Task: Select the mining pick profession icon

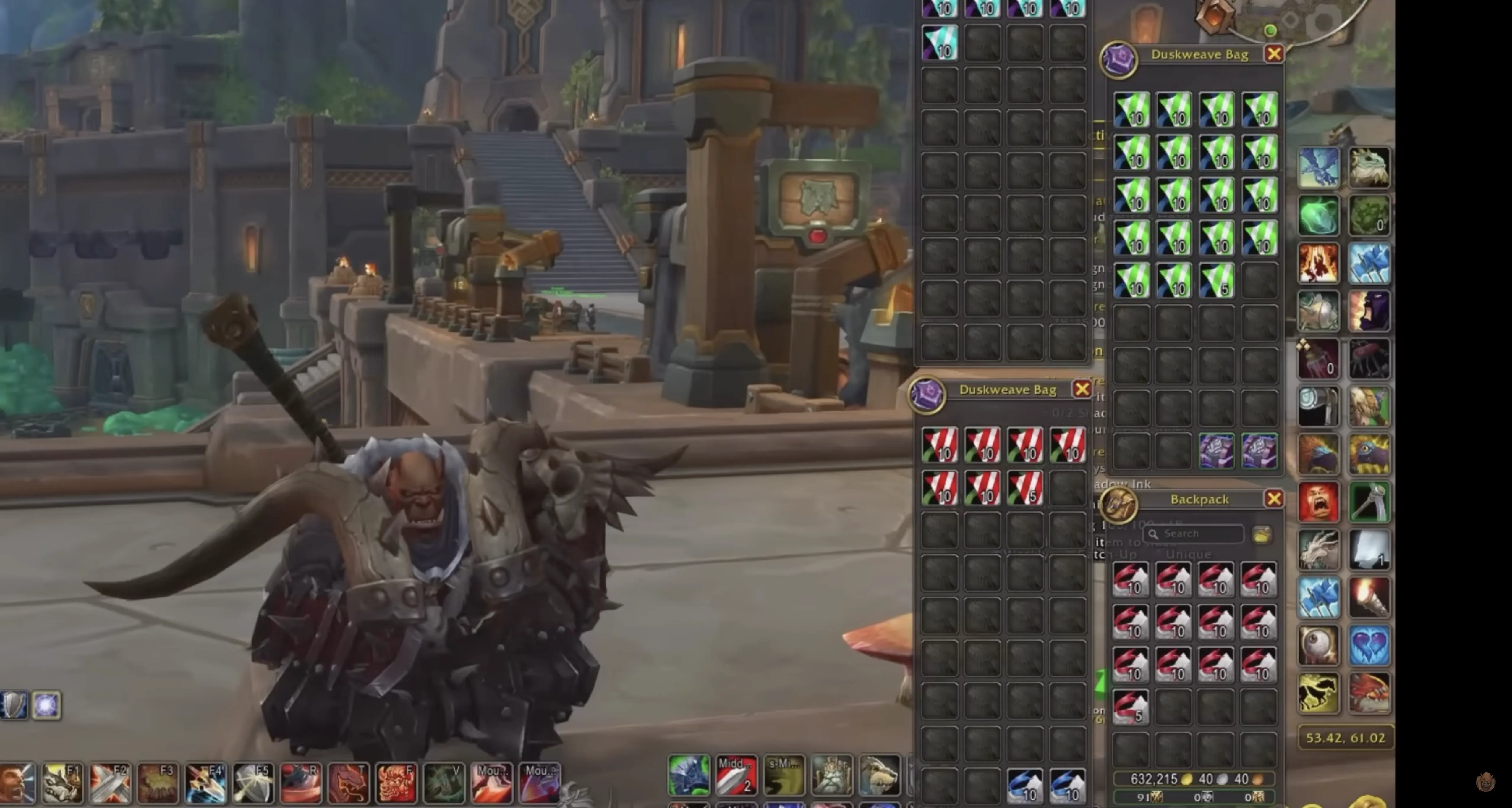Action: pos(1369,502)
